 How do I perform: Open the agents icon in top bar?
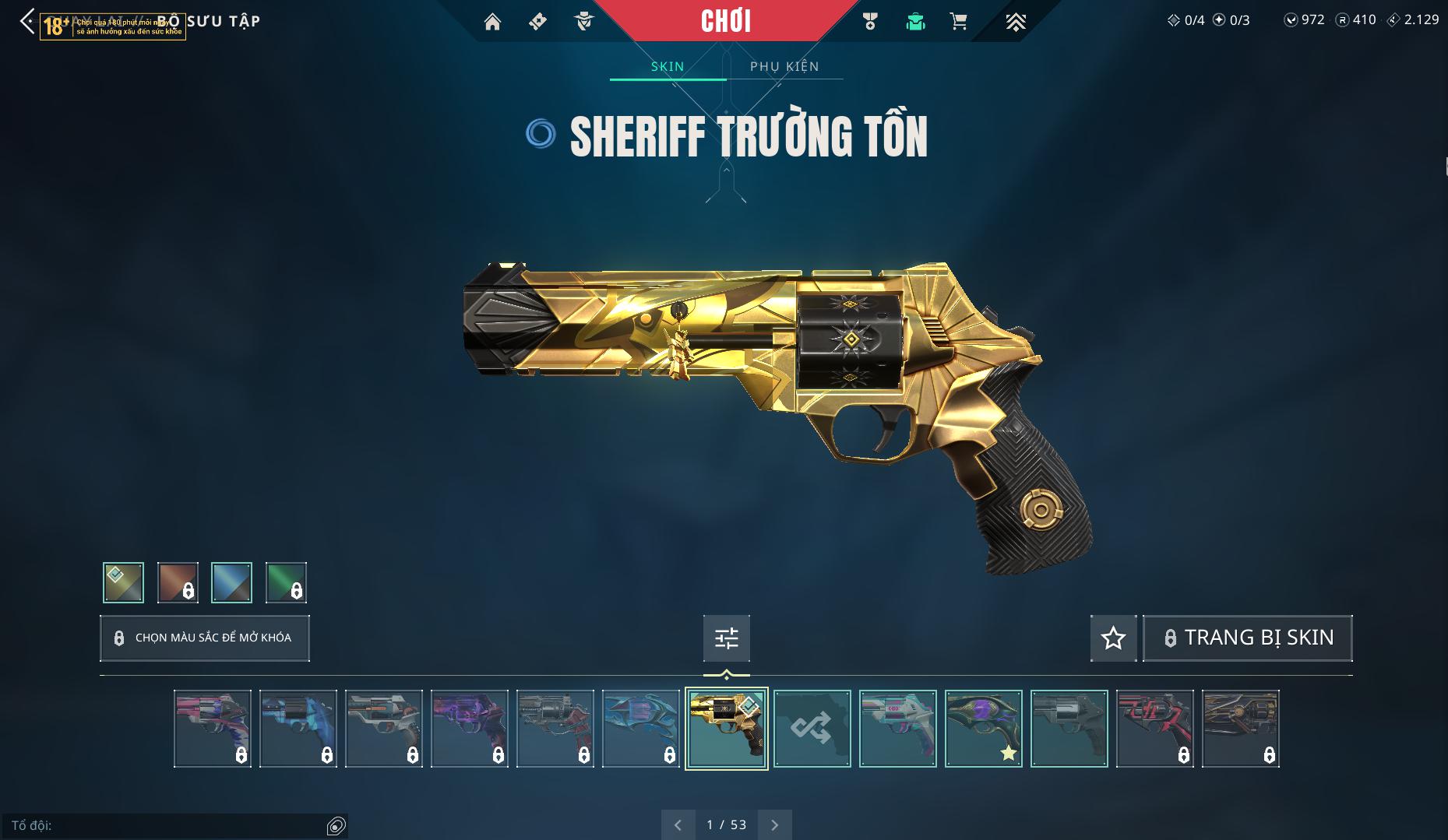[x=584, y=22]
